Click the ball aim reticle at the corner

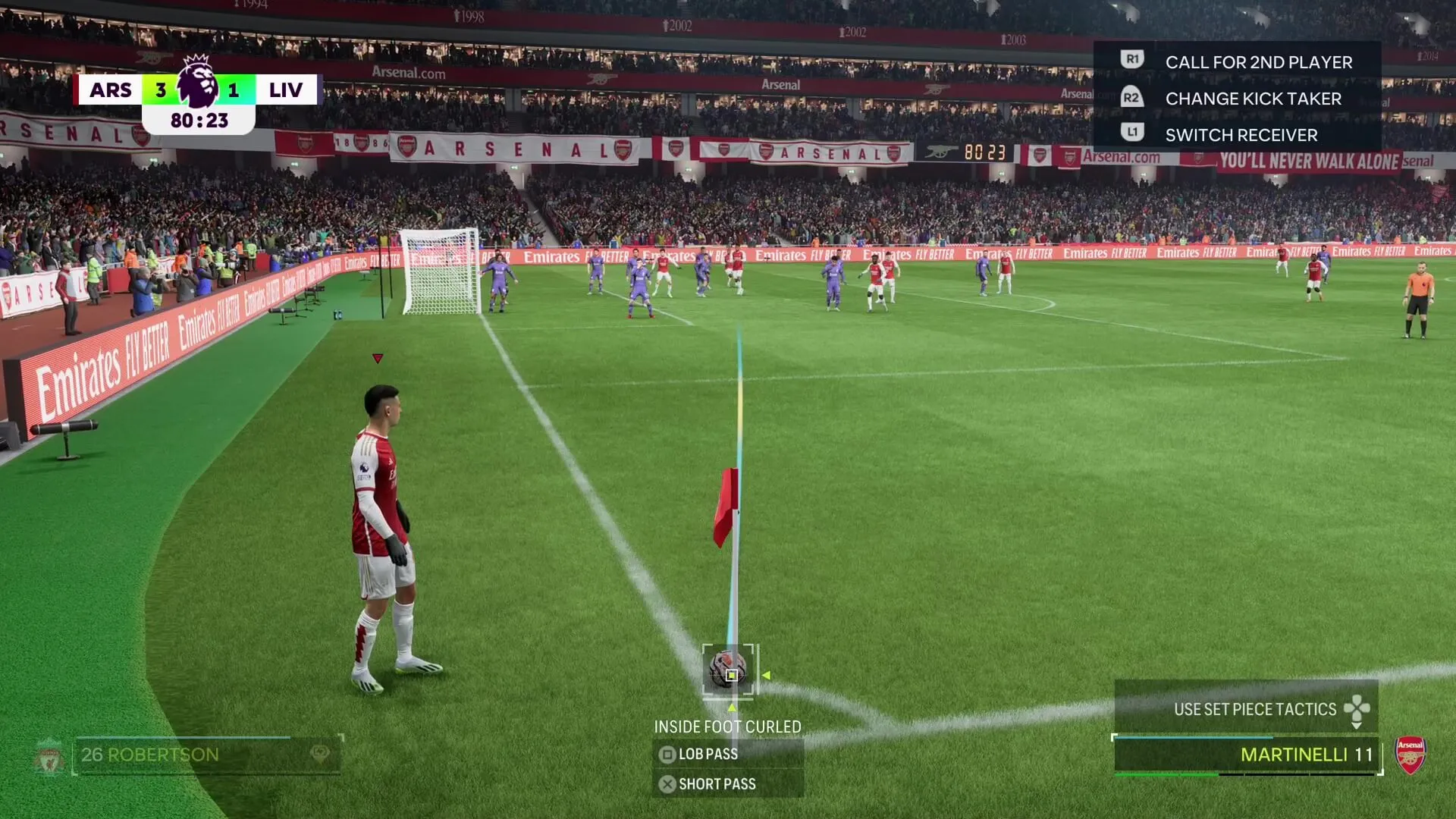click(x=729, y=670)
